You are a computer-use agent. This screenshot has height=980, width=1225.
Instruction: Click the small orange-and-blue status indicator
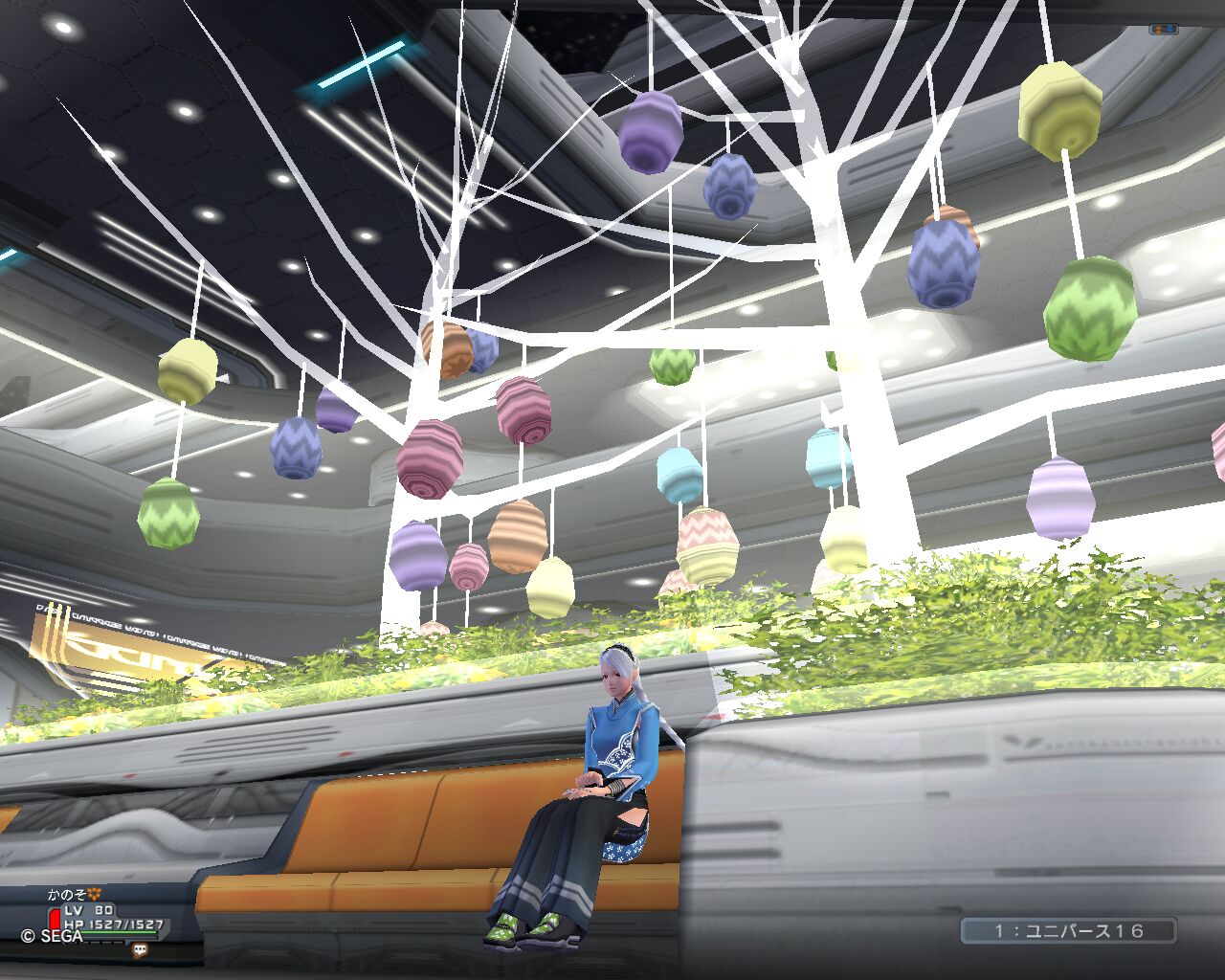click(1163, 30)
